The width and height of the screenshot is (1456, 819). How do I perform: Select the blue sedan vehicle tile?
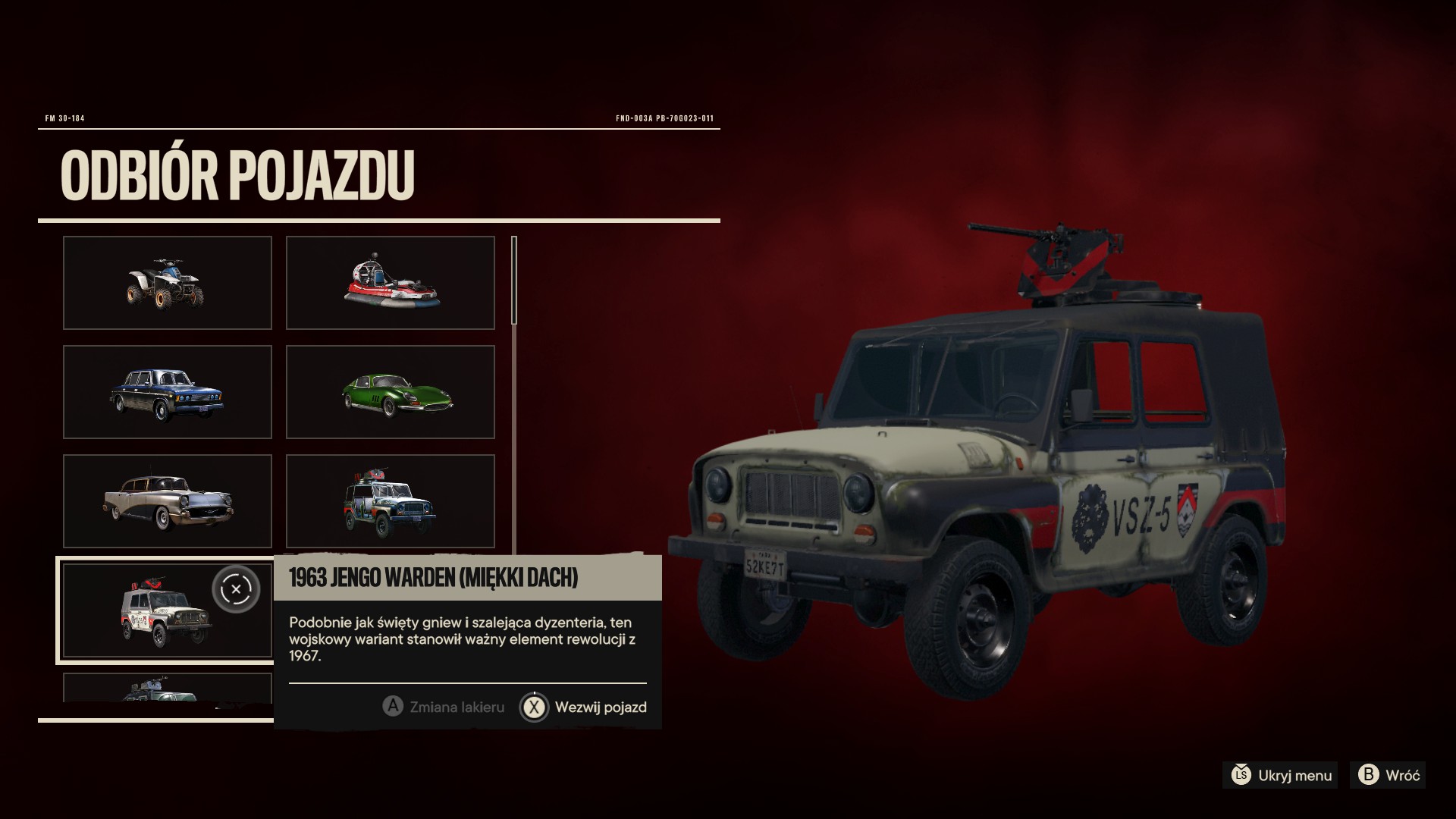pyautogui.click(x=167, y=392)
